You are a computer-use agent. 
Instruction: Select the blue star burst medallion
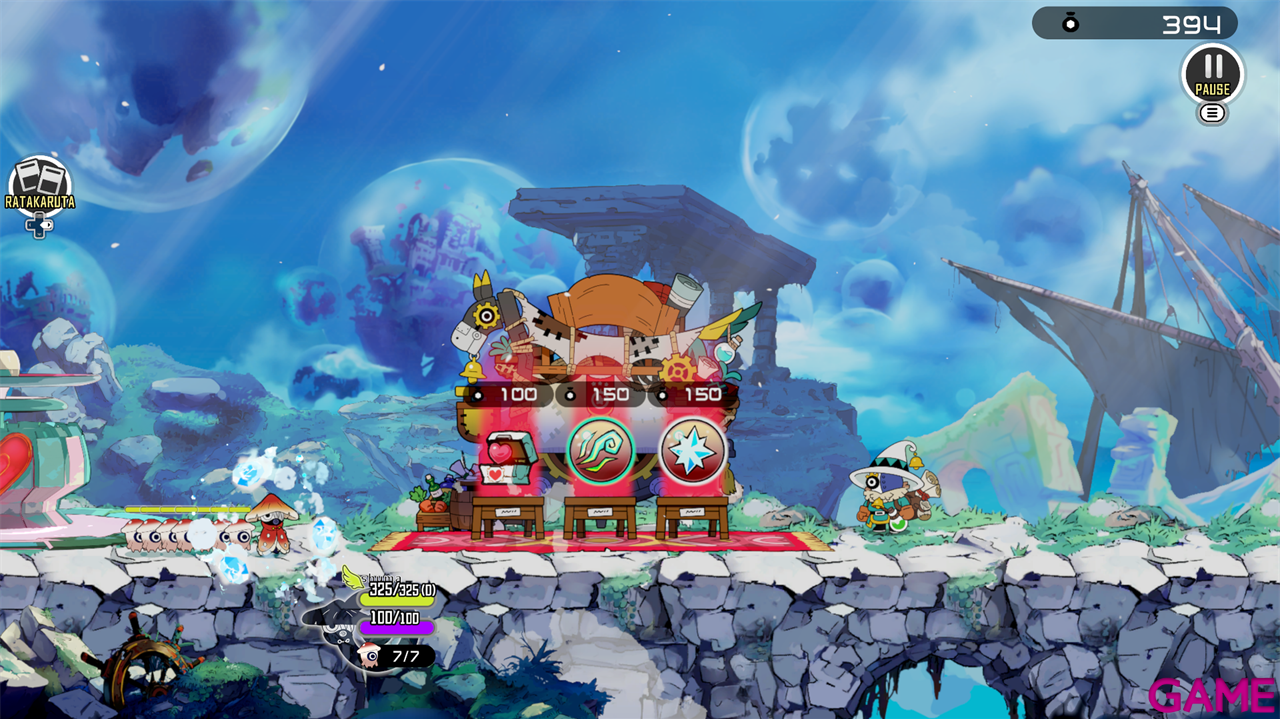[693, 451]
